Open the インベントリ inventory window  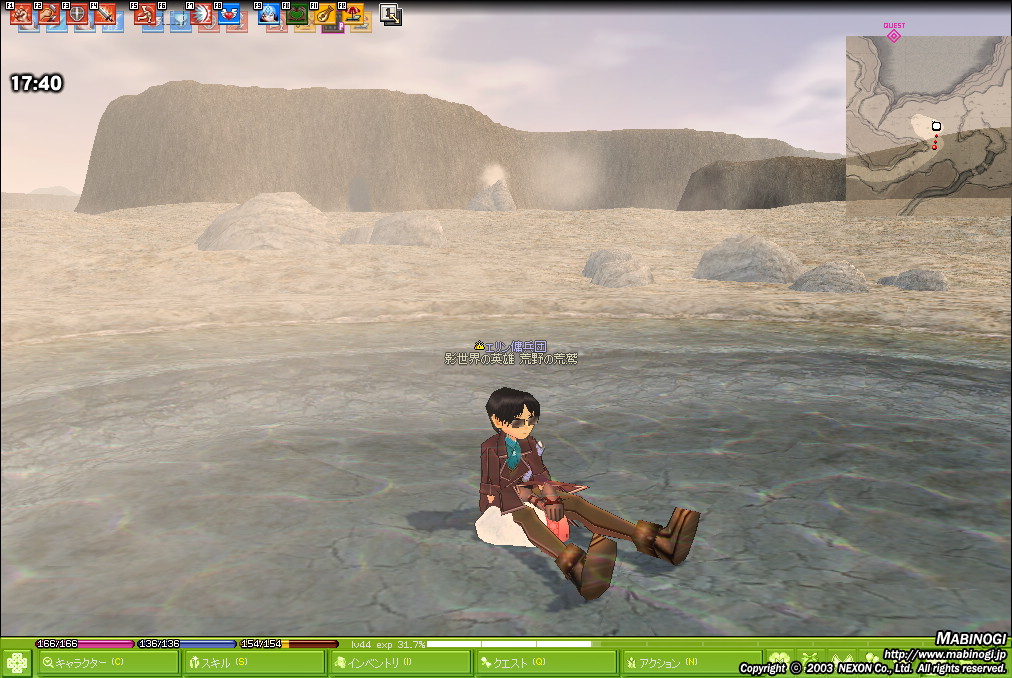coord(400,663)
